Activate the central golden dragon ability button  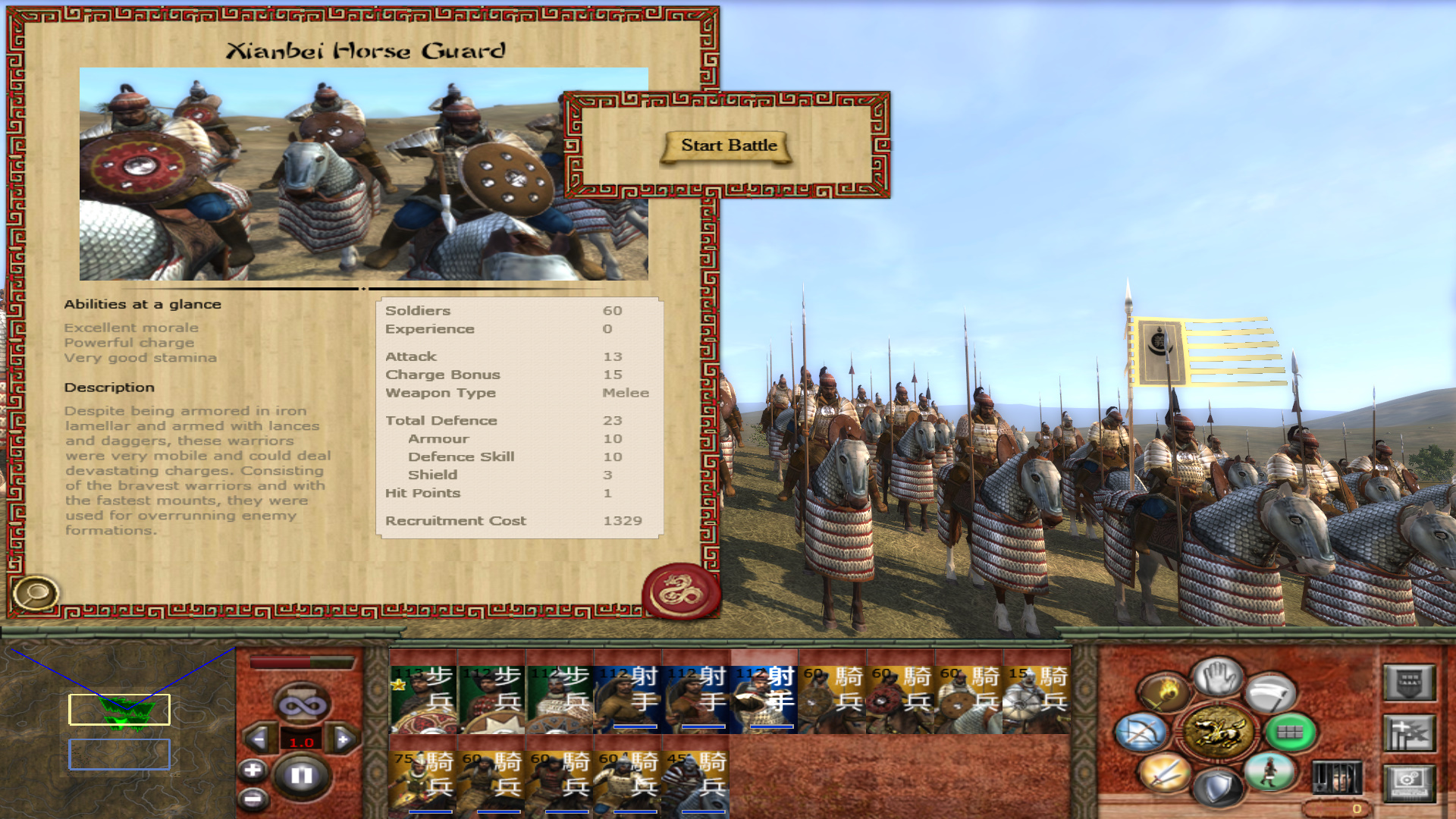pos(1217,732)
